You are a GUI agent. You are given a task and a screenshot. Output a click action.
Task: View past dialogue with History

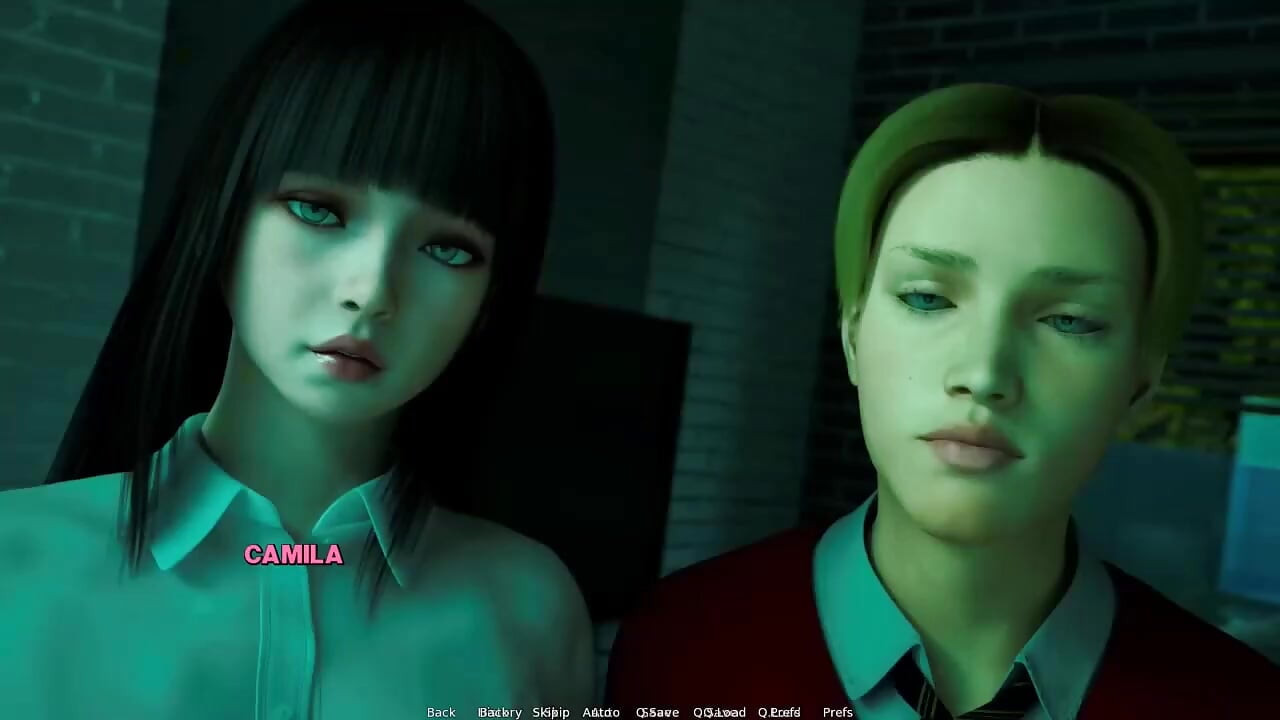[500, 712]
